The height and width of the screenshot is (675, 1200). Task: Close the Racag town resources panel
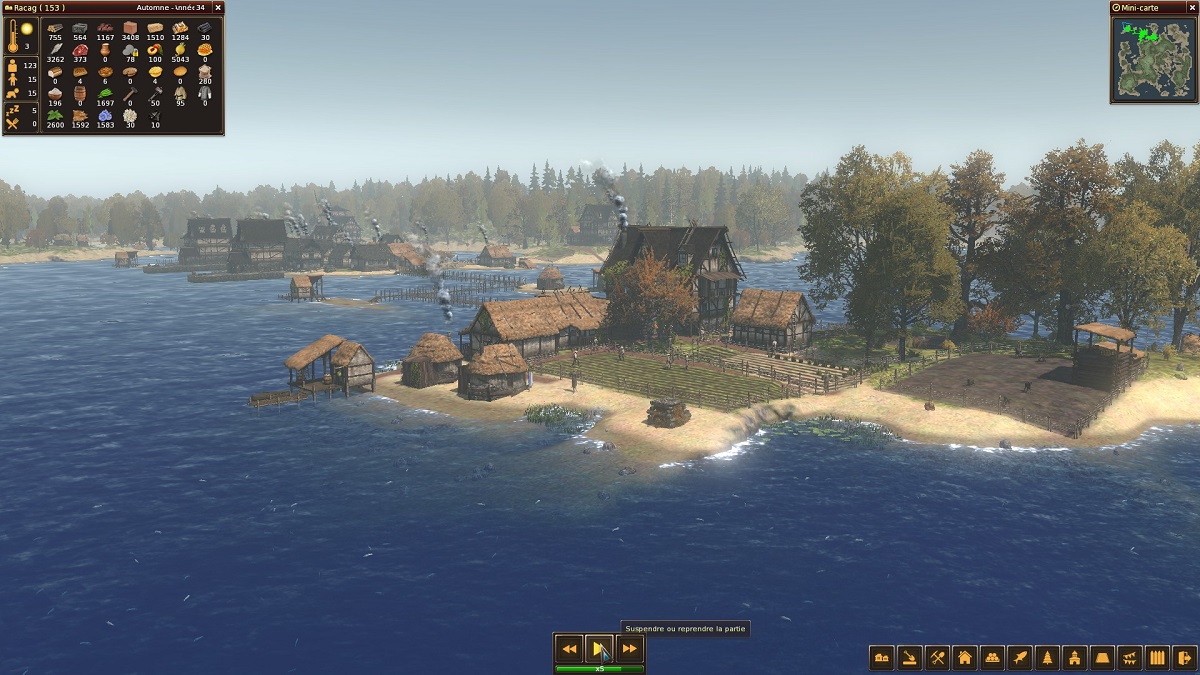coord(218,7)
